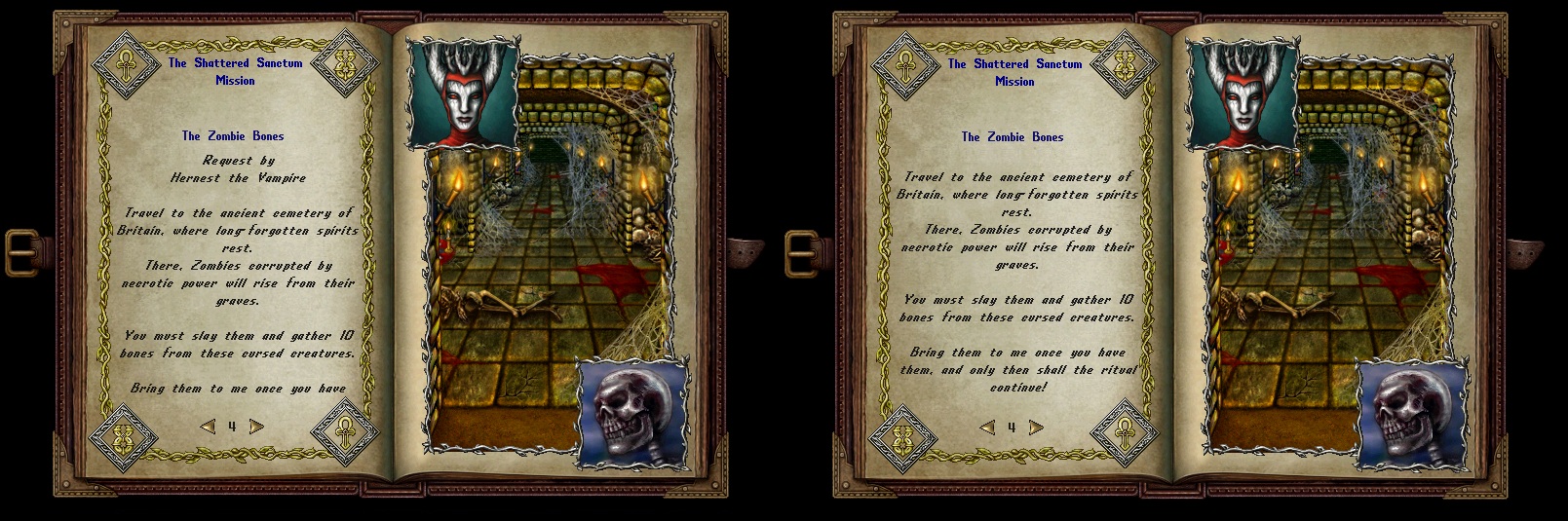
Task: Click previous-page arrow in book ending "ritual continue!"
Action: (x=987, y=428)
